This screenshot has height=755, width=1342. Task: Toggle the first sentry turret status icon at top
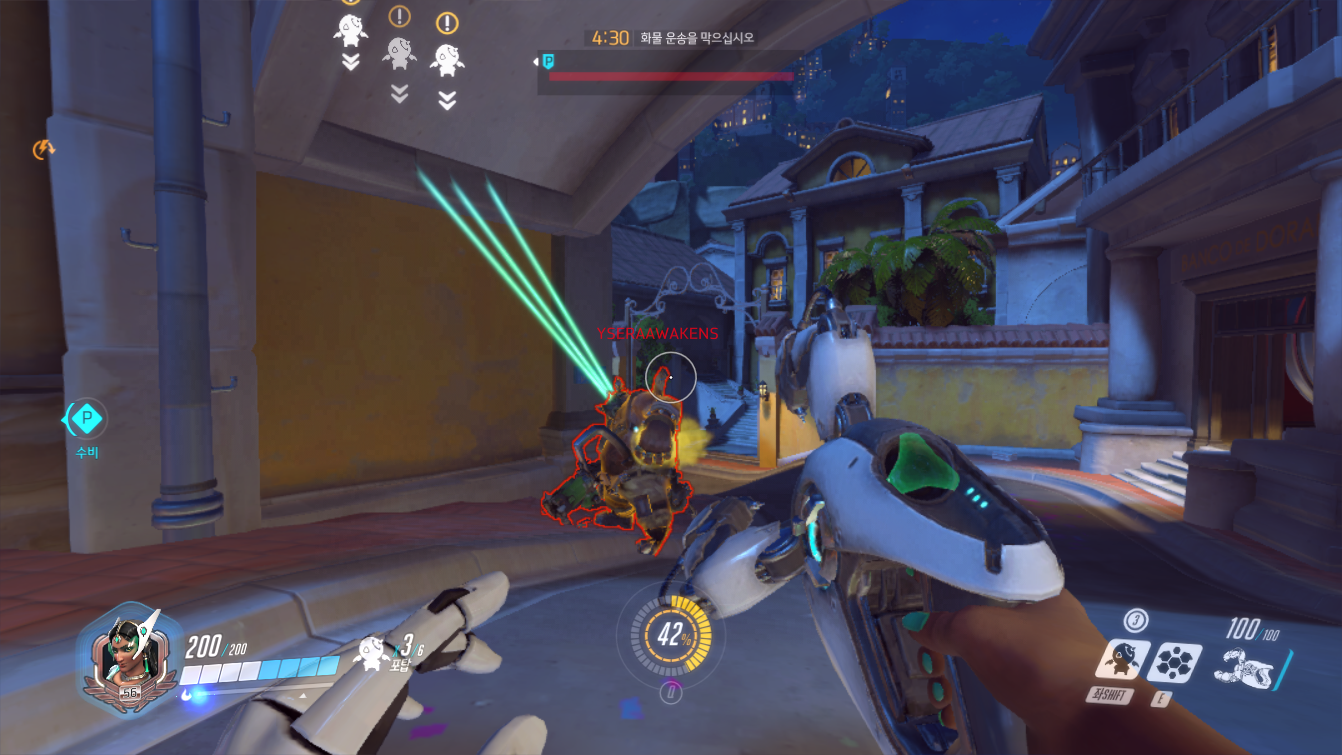[x=349, y=32]
